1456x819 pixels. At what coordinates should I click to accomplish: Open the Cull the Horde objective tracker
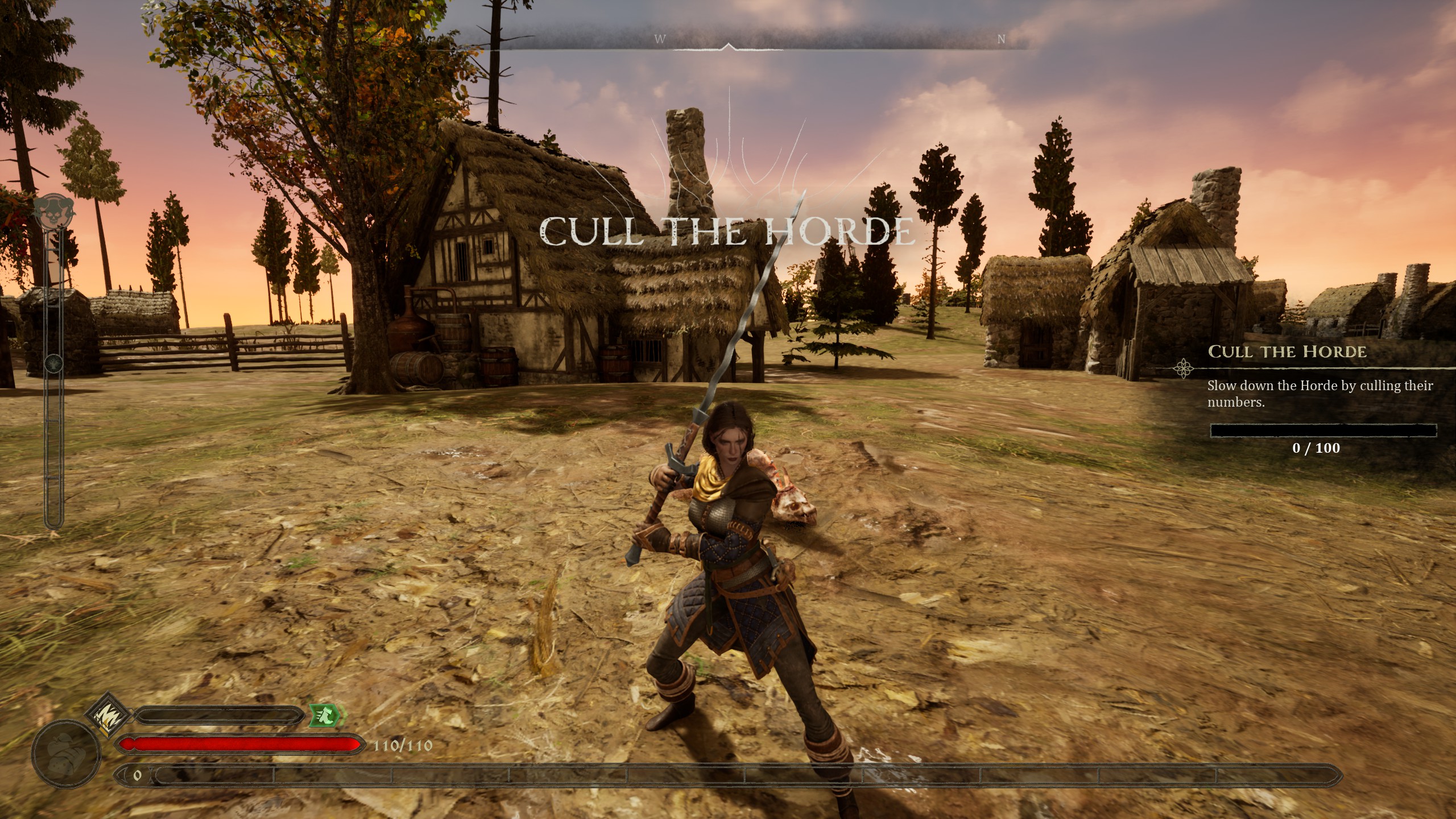tap(1287, 352)
